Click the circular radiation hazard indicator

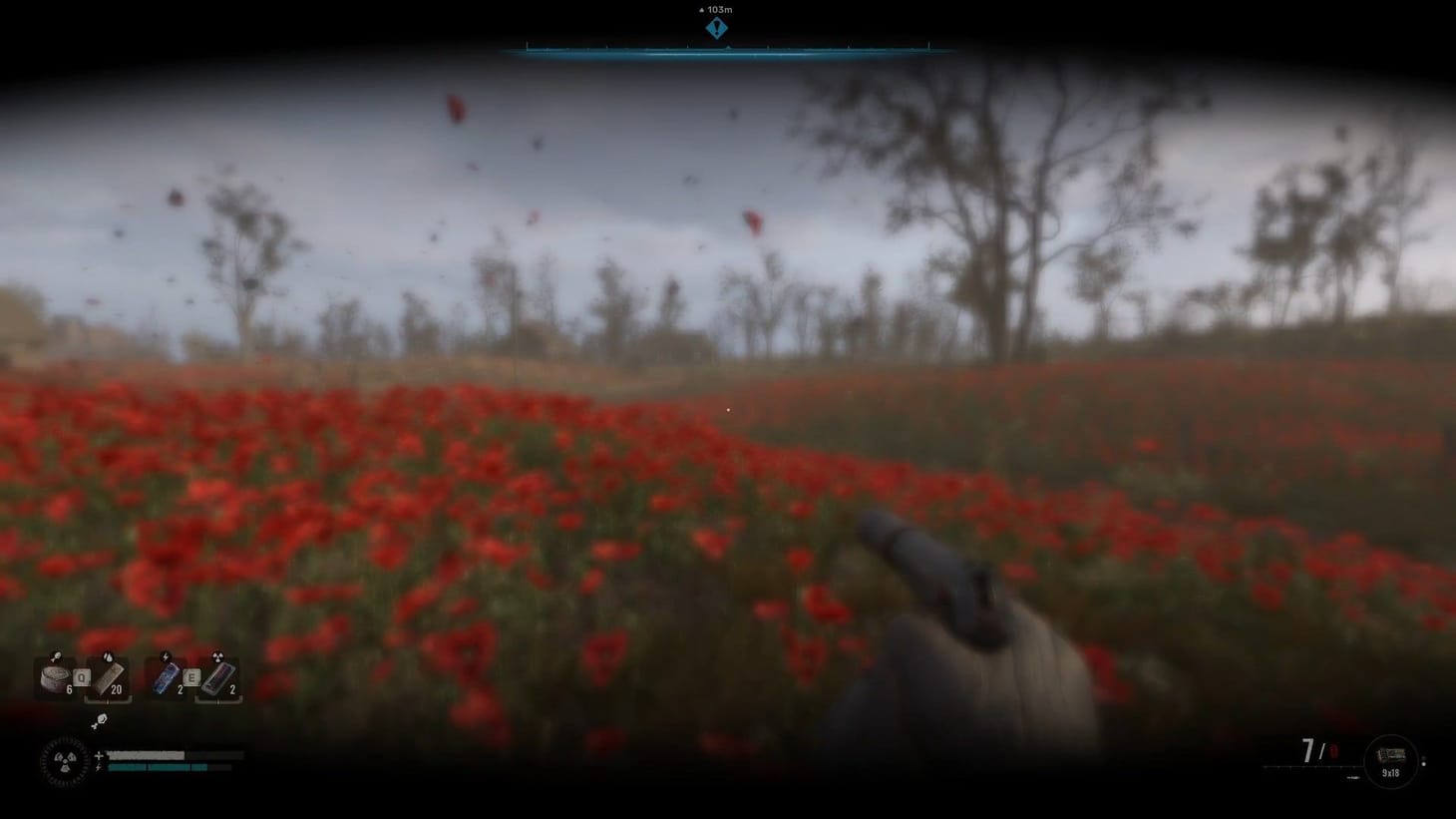65,760
